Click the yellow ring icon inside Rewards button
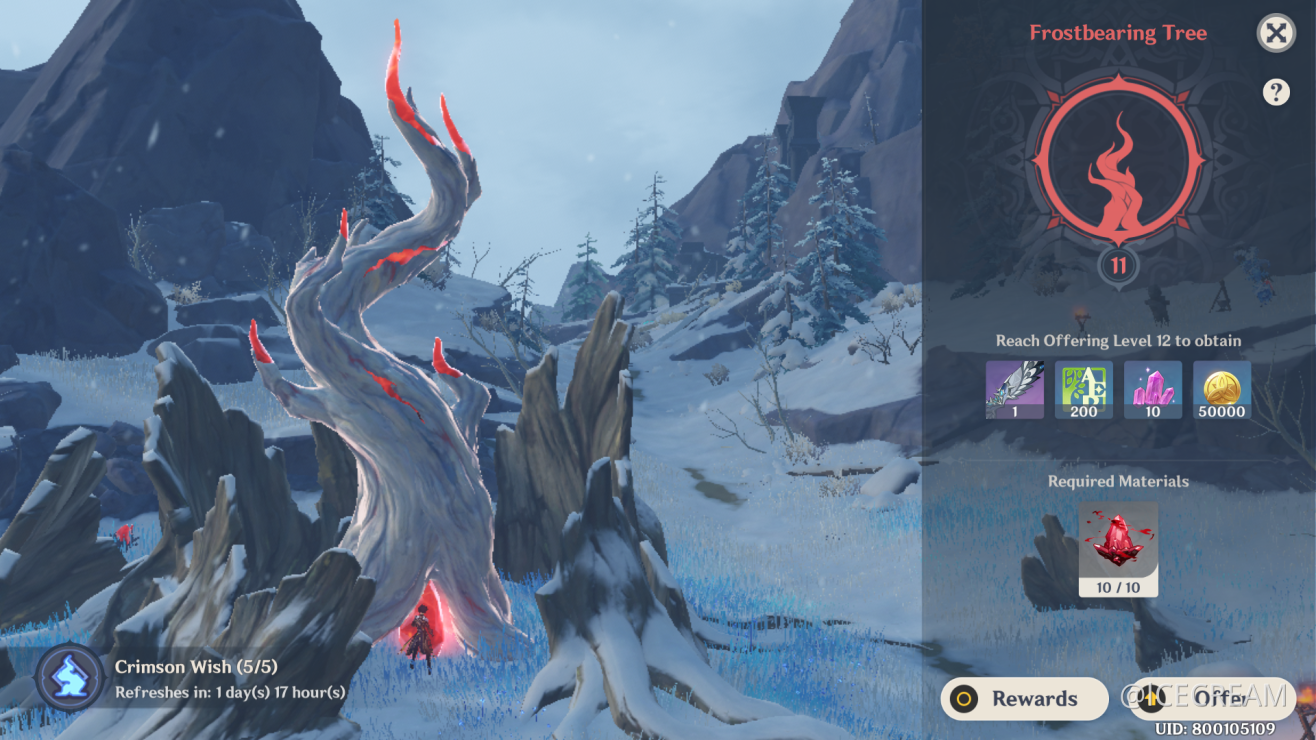The height and width of the screenshot is (740, 1316). 963,698
